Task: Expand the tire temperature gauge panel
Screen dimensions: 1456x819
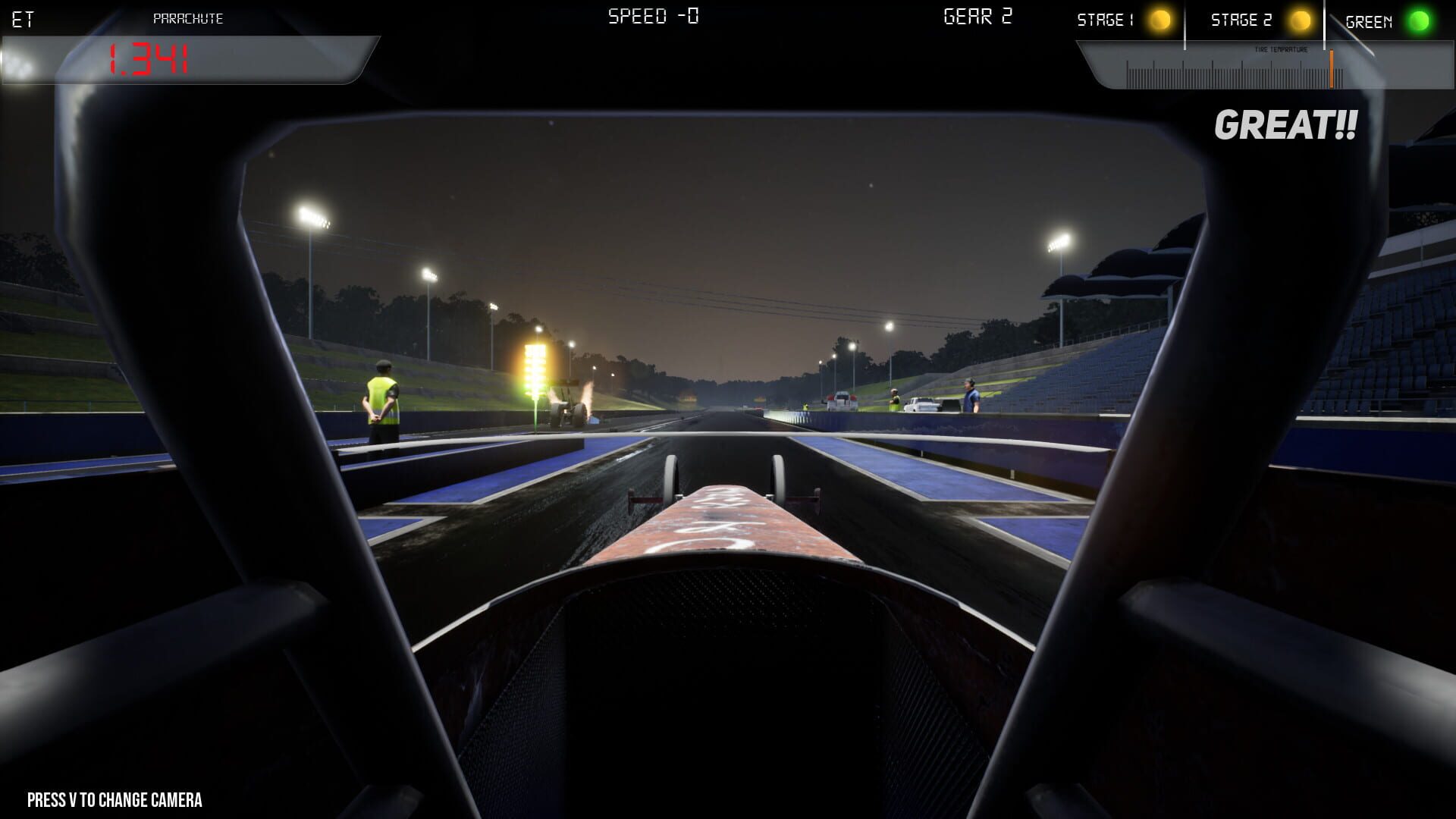Action: tap(1266, 68)
